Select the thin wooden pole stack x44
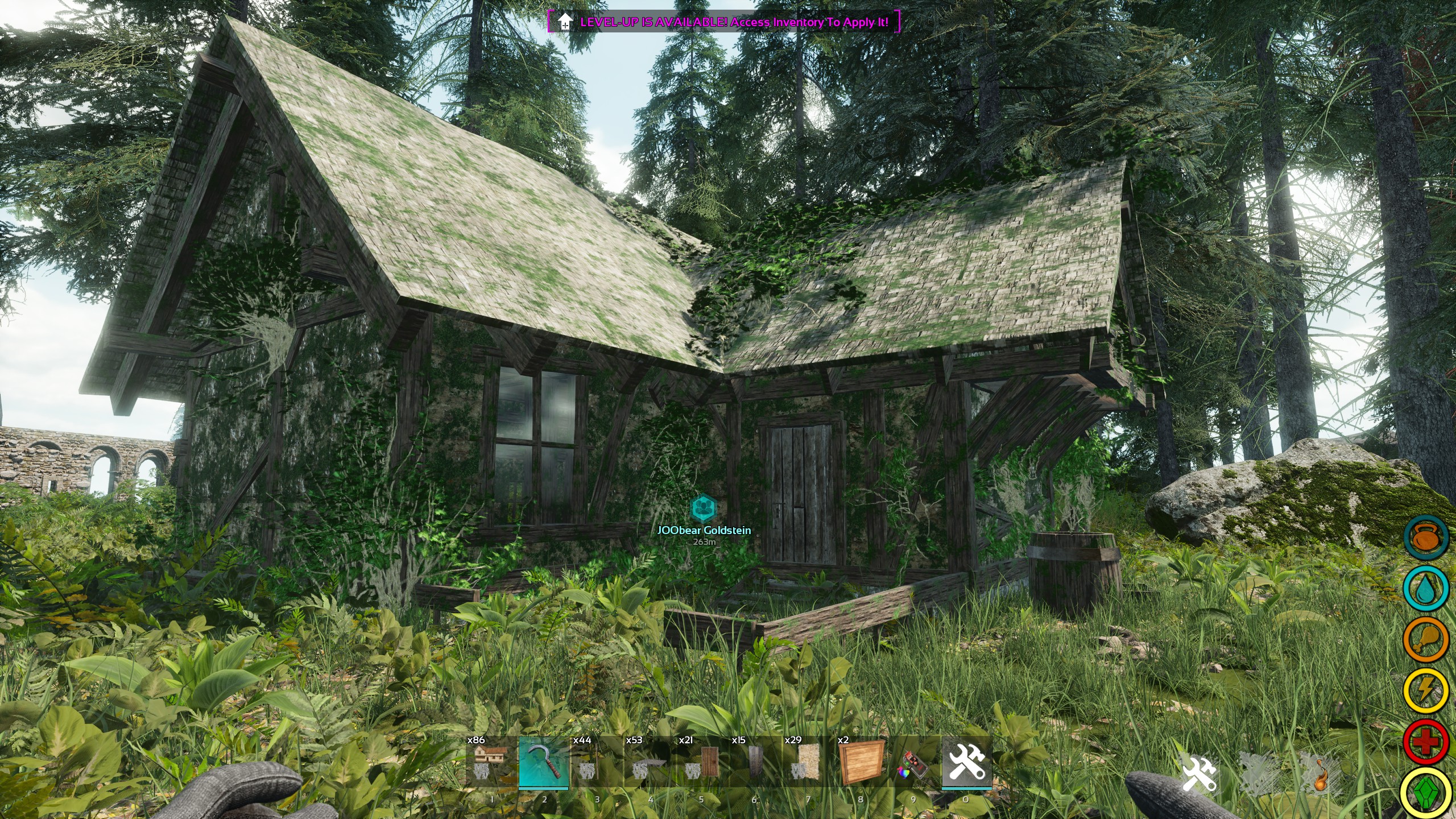This screenshot has height=819, width=1456. (597, 762)
